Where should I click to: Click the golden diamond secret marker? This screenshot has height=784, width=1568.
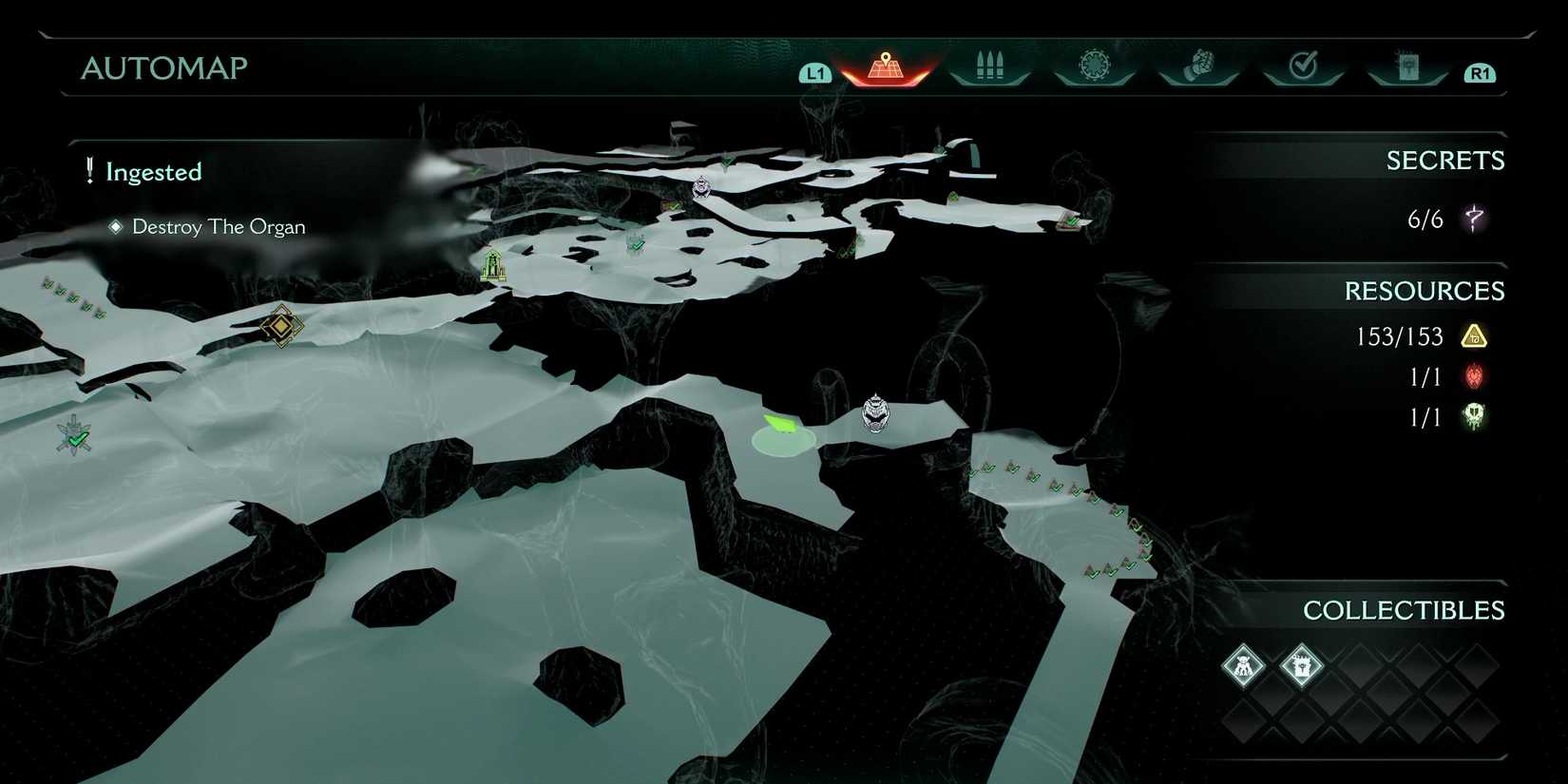(x=281, y=327)
